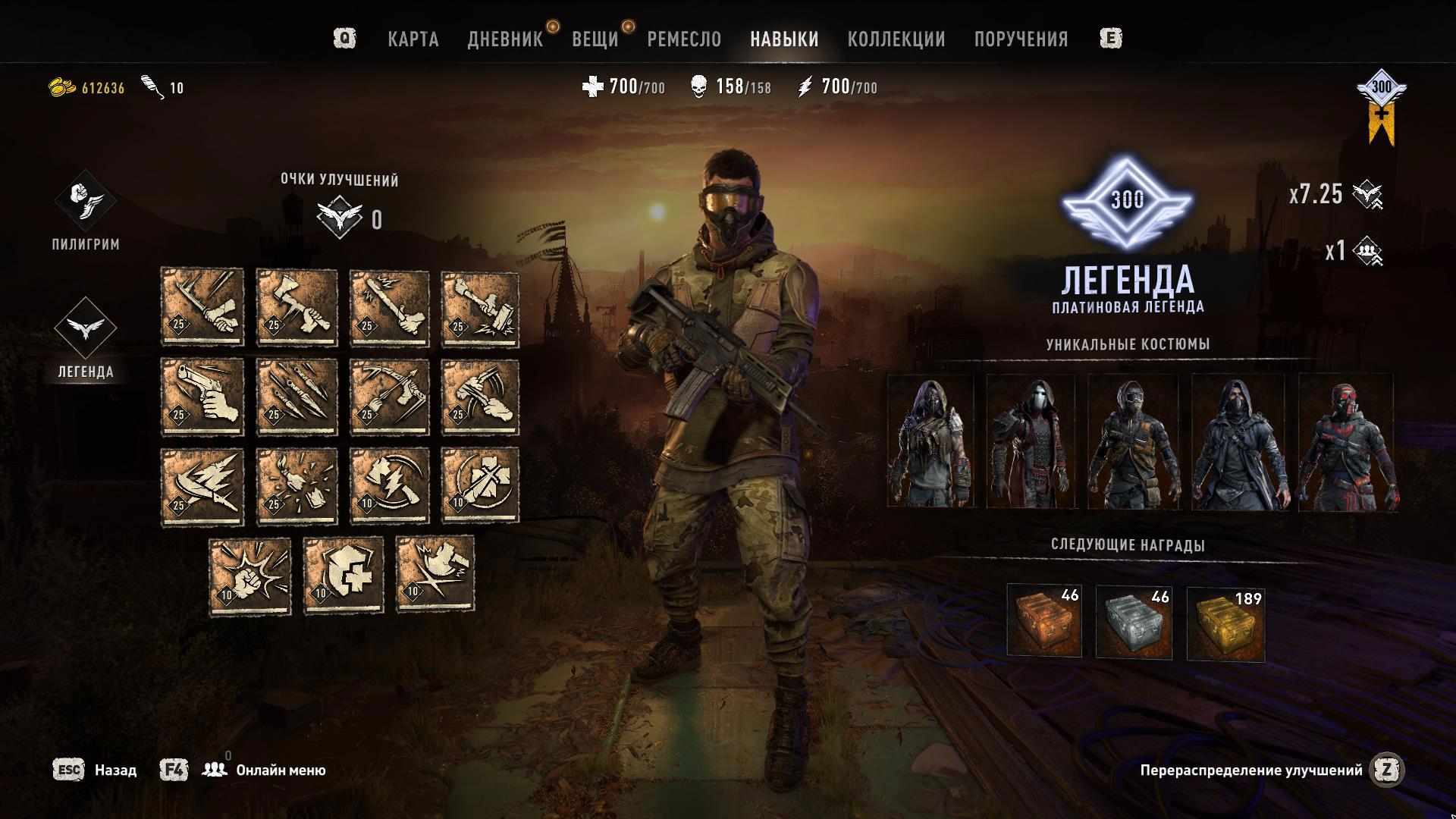Screen dimensions: 1456x819
Task: Click the gold reward crate
Action: [1225, 622]
